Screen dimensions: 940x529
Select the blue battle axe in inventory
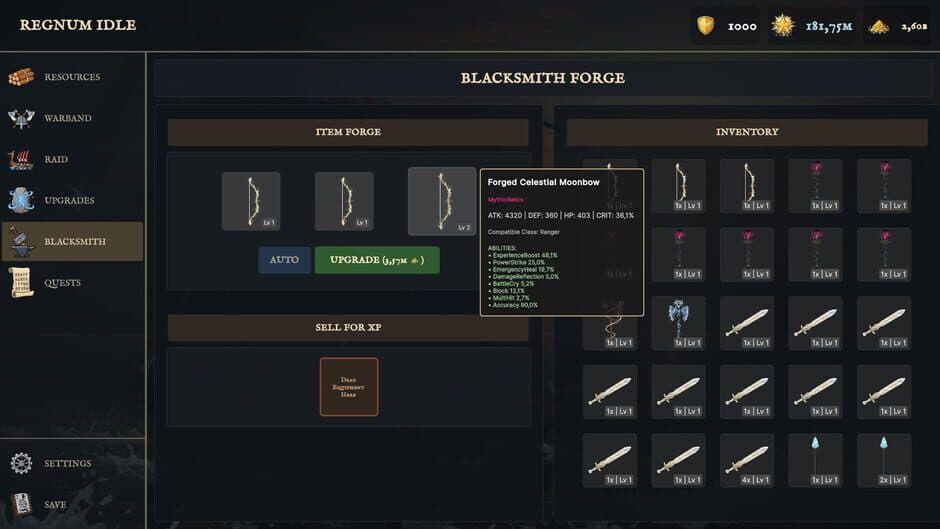coord(678,322)
